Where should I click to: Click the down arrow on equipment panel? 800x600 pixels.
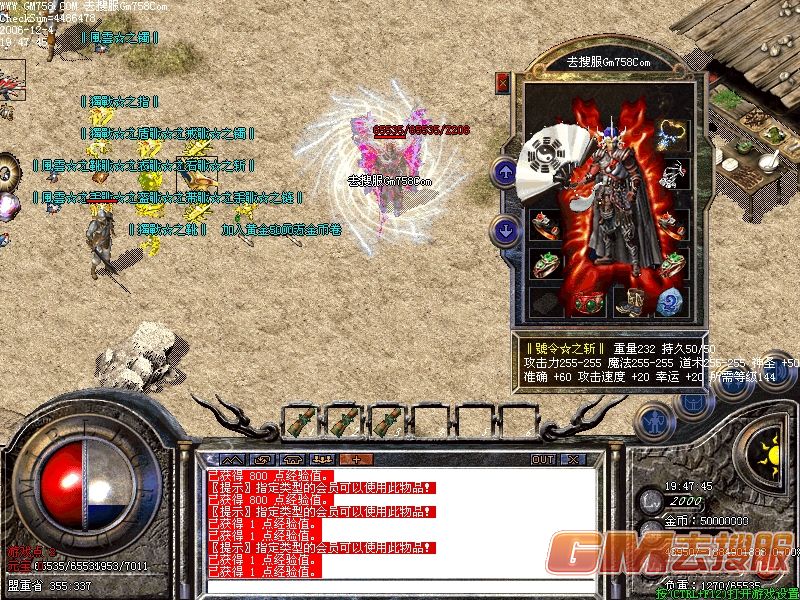(504, 232)
